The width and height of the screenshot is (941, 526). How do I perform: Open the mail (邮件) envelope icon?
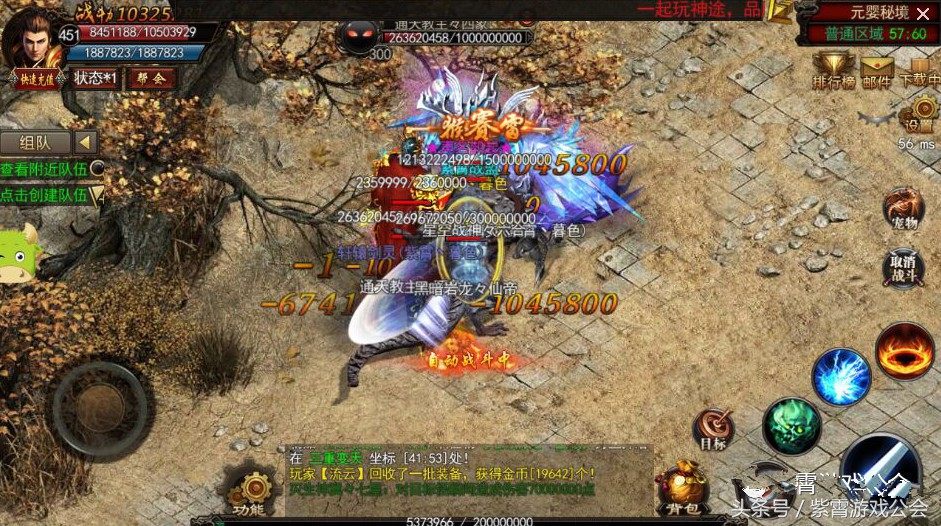click(x=877, y=72)
